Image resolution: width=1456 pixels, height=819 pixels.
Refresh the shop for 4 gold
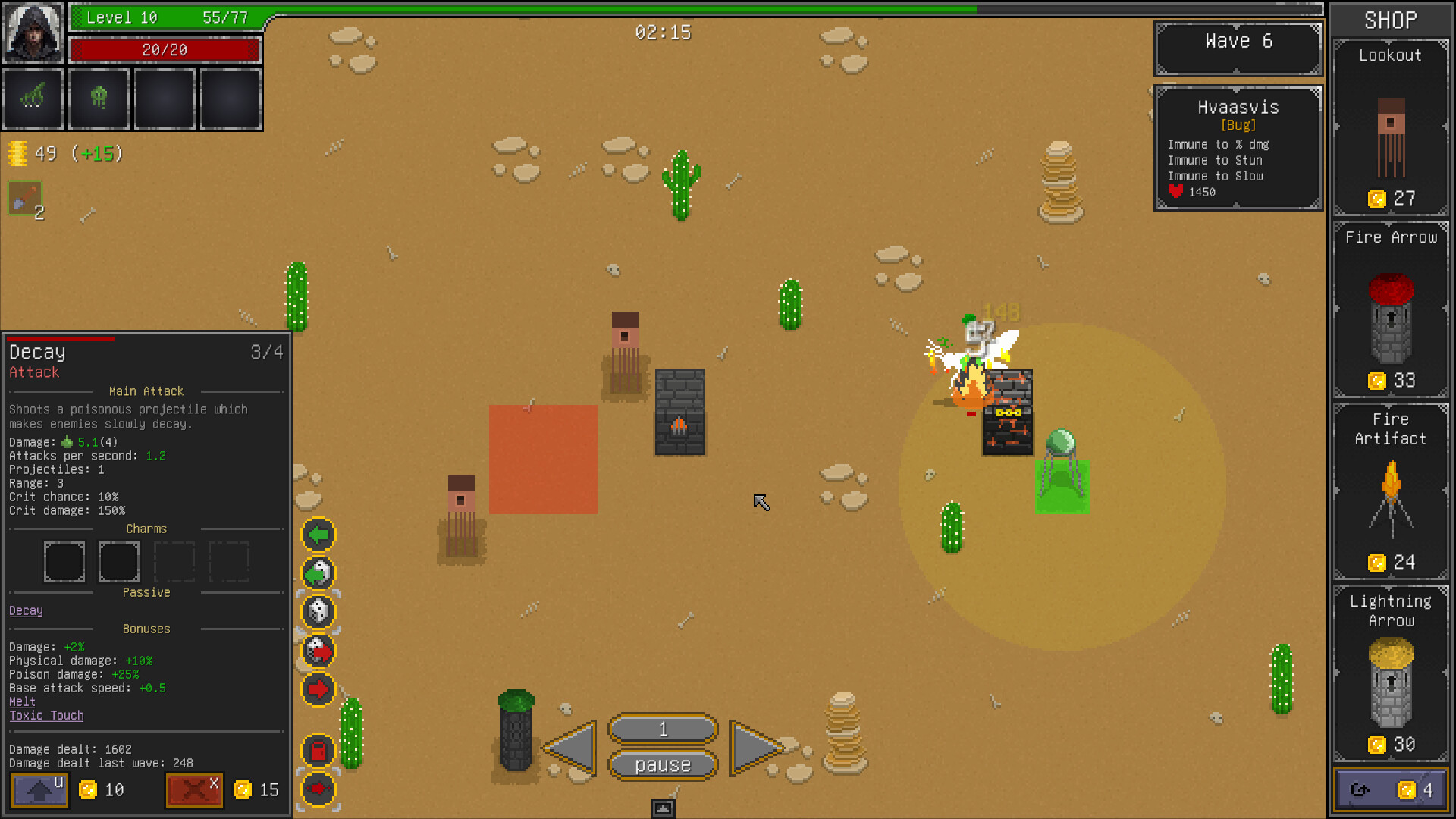click(x=1390, y=789)
